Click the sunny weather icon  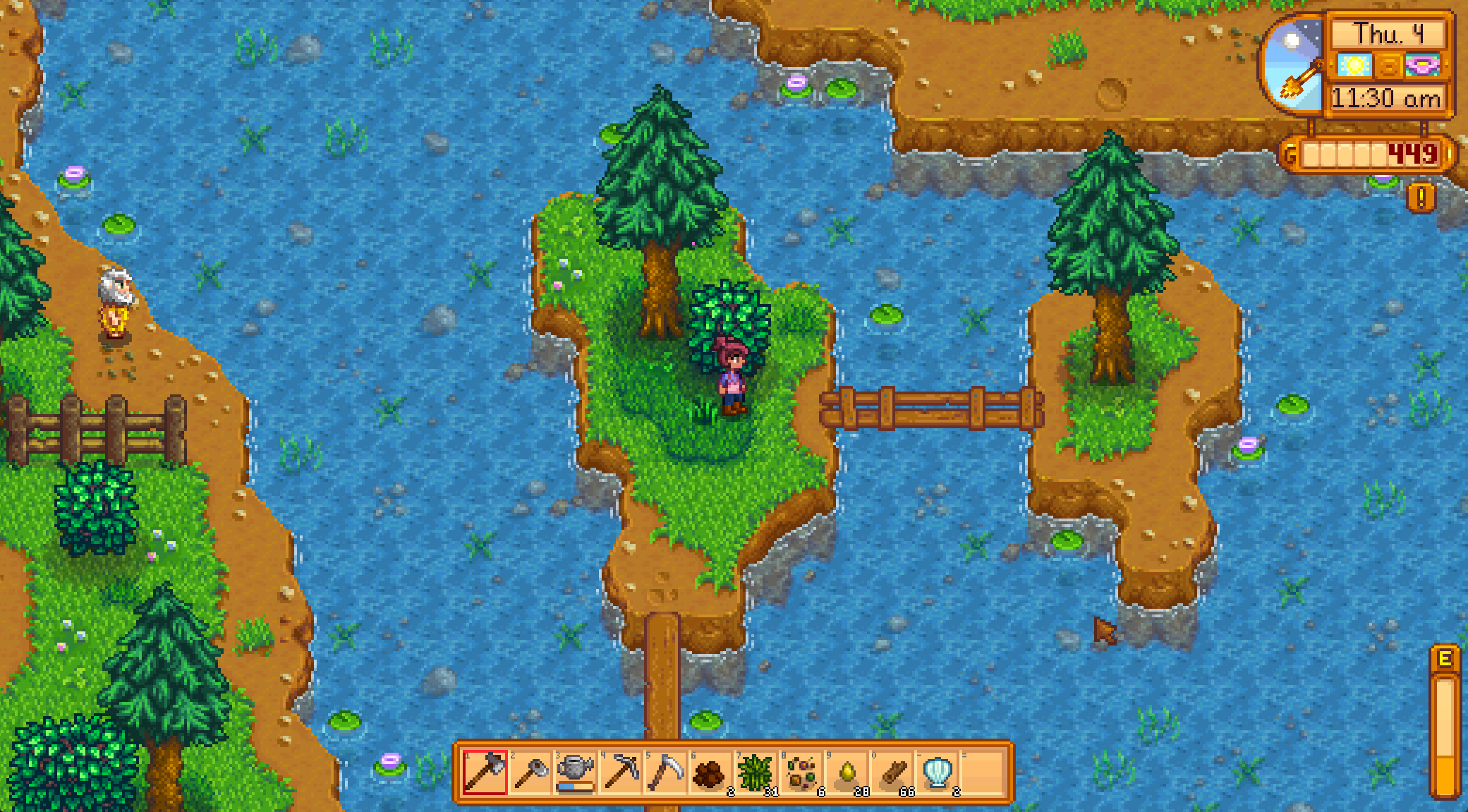pos(1355,65)
